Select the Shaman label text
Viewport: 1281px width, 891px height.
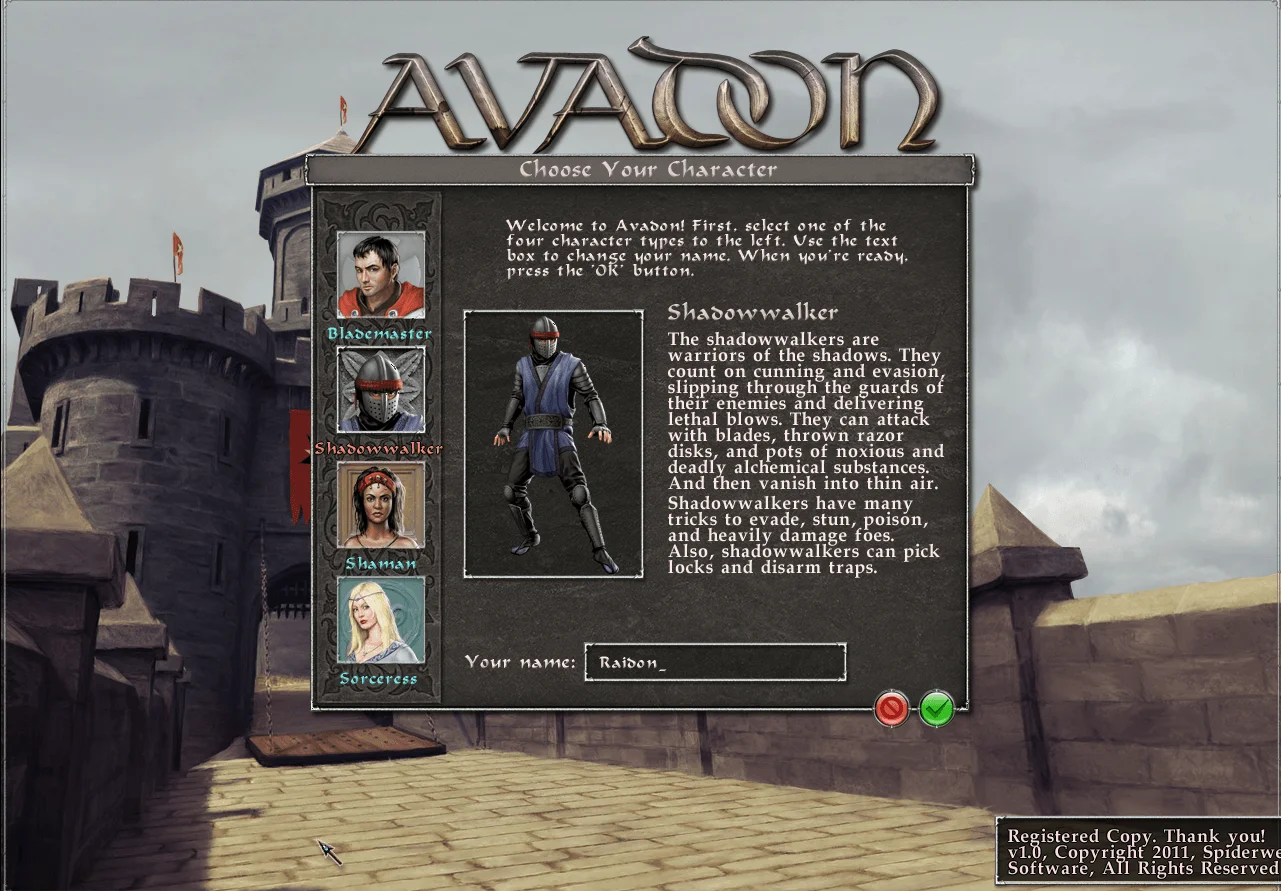382,563
